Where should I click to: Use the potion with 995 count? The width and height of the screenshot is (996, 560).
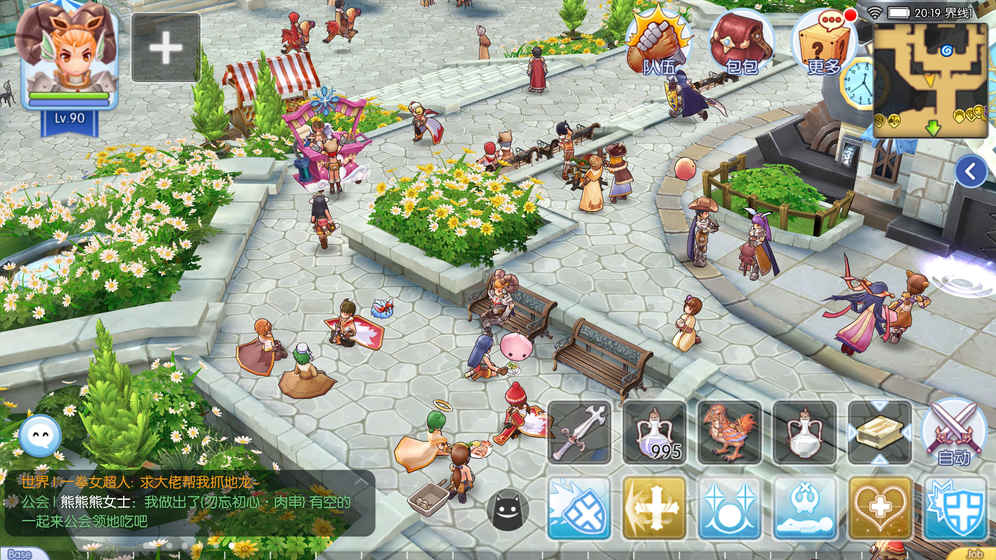click(x=654, y=433)
